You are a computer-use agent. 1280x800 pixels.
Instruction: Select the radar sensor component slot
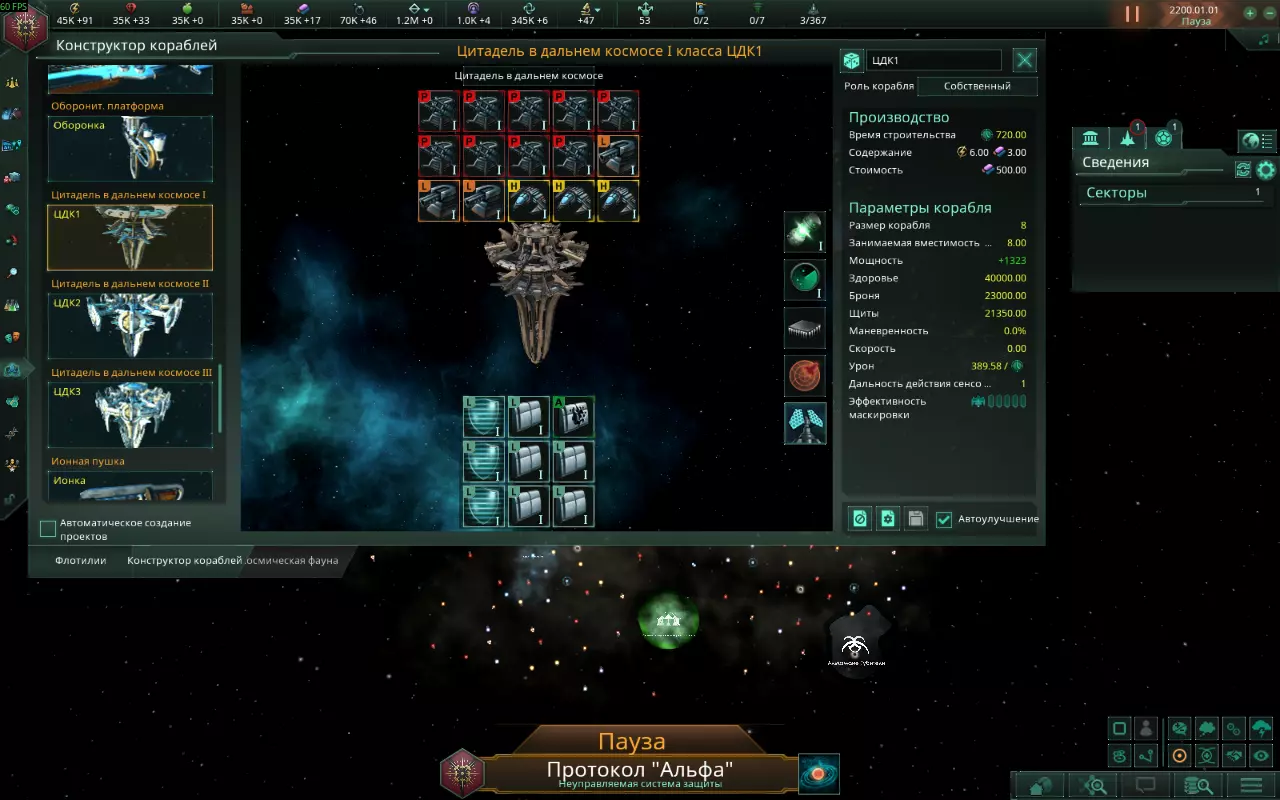click(x=805, y=279)
